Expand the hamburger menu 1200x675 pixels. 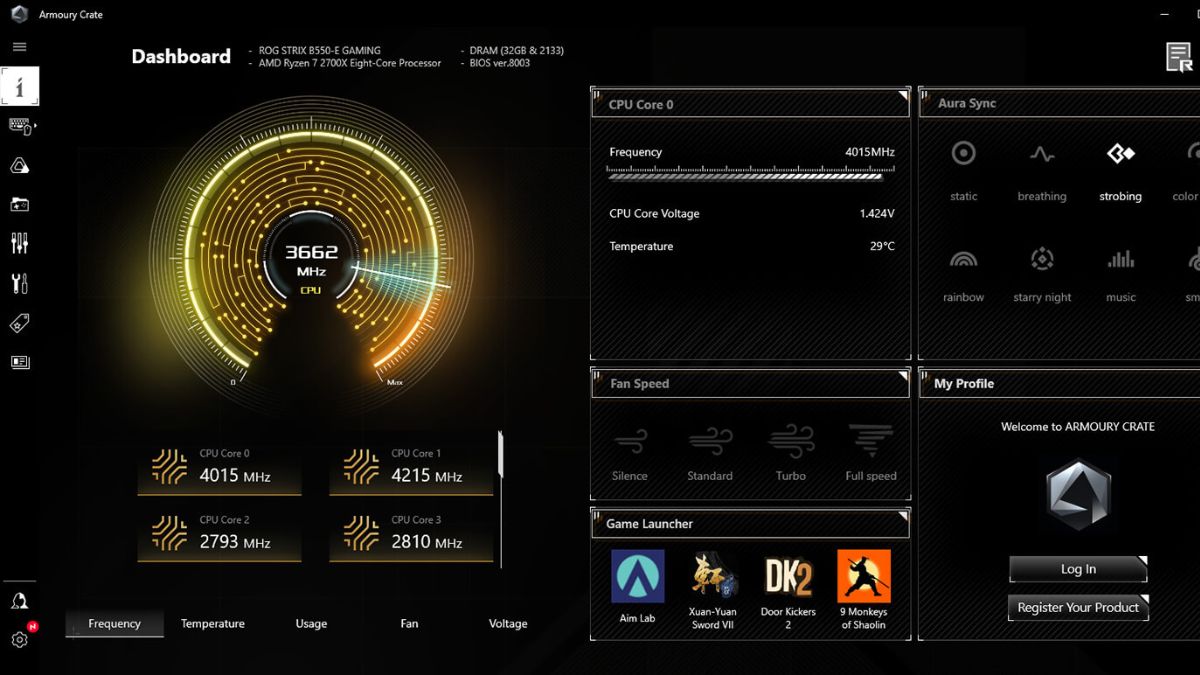(19, 47)
